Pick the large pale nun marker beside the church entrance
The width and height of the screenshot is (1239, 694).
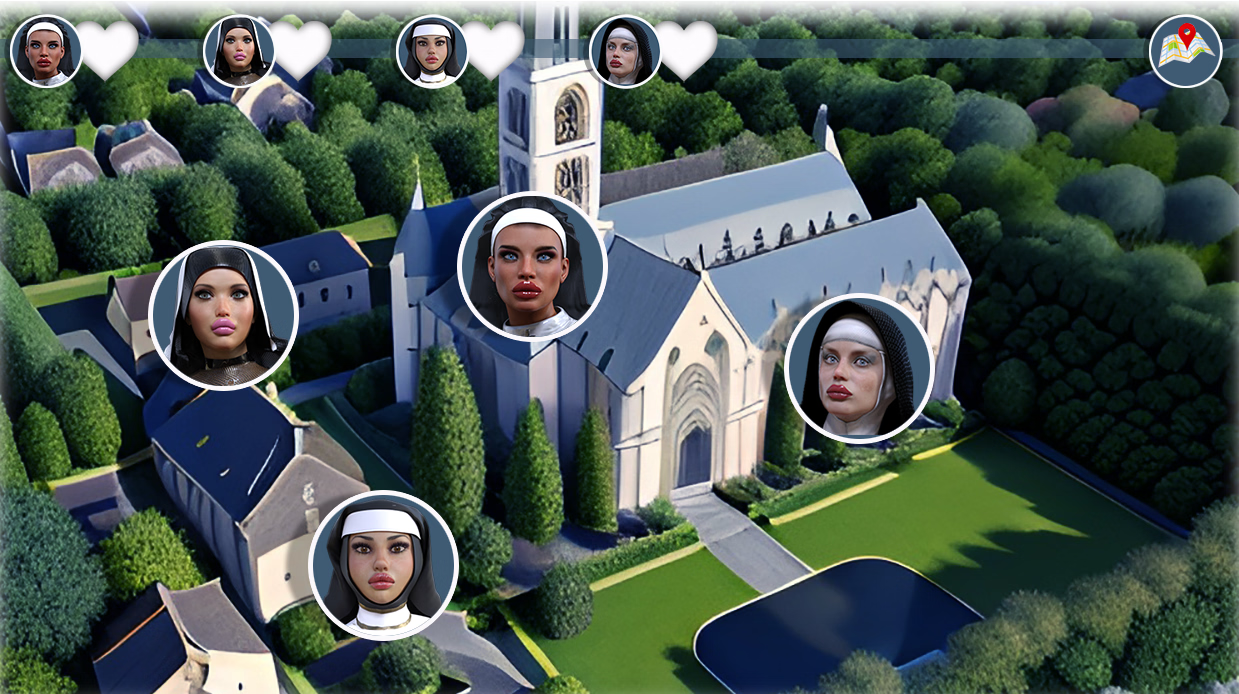coord(858,368)
